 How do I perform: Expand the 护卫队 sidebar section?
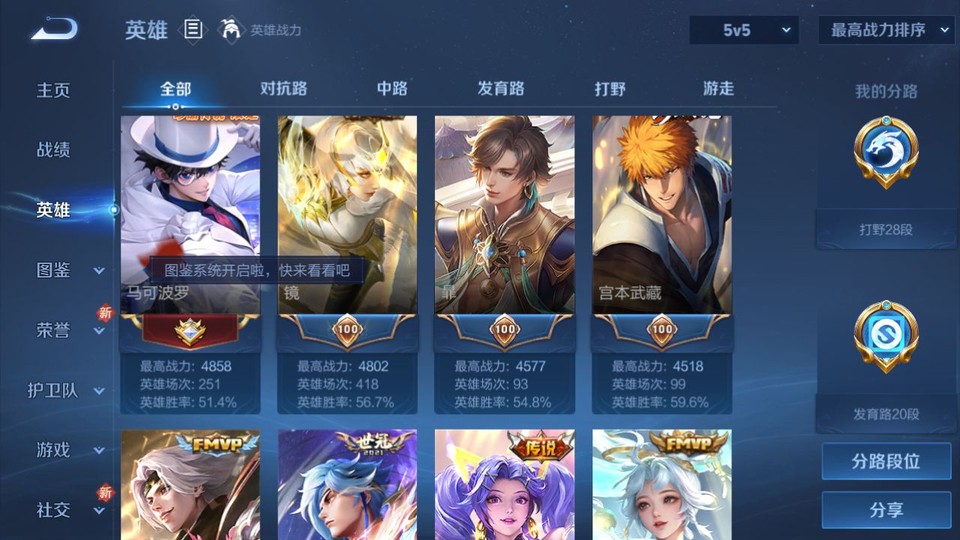[x=68, y=390]
